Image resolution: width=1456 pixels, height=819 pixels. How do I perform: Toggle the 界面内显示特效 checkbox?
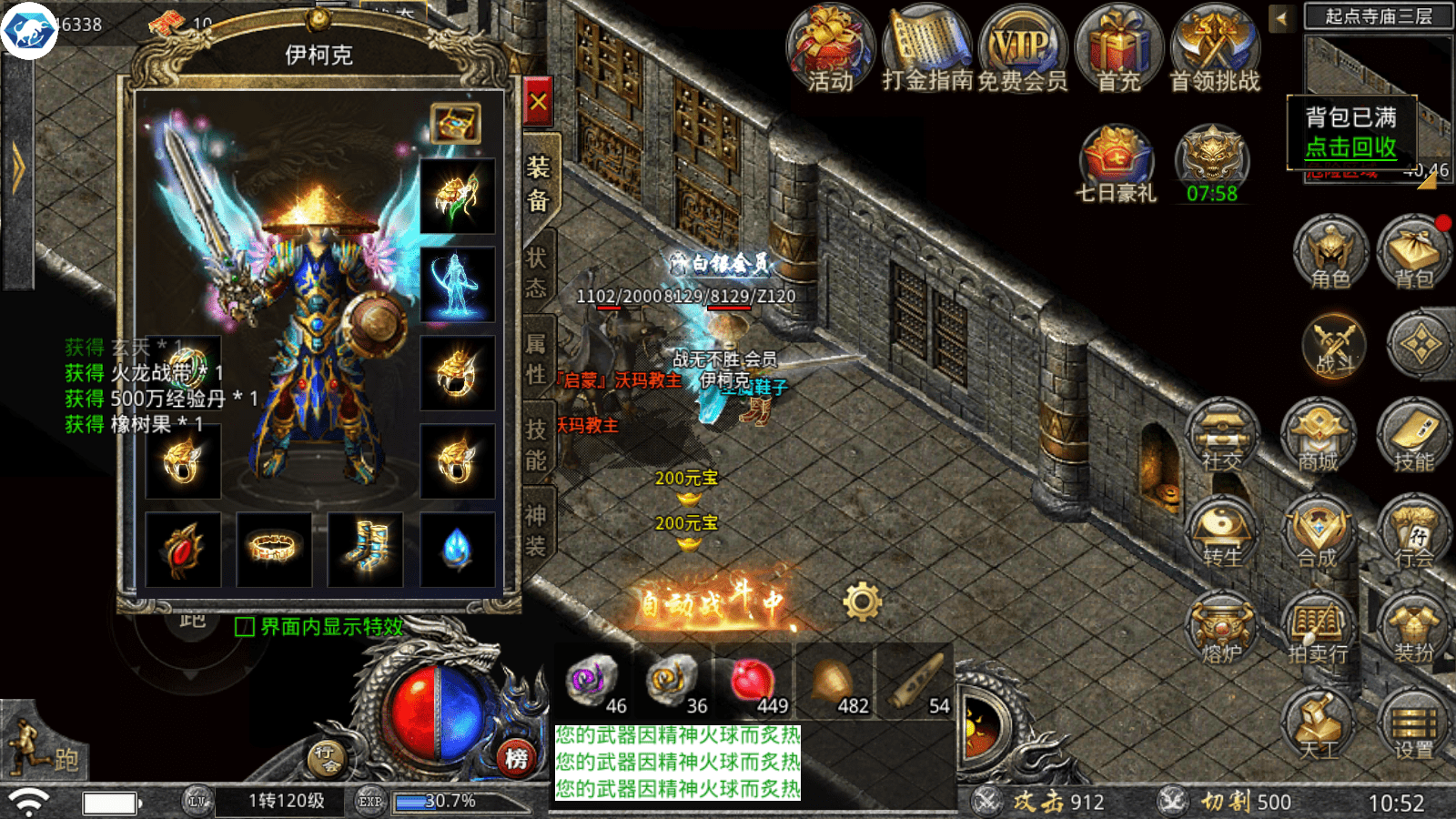(x=245, y=627)
